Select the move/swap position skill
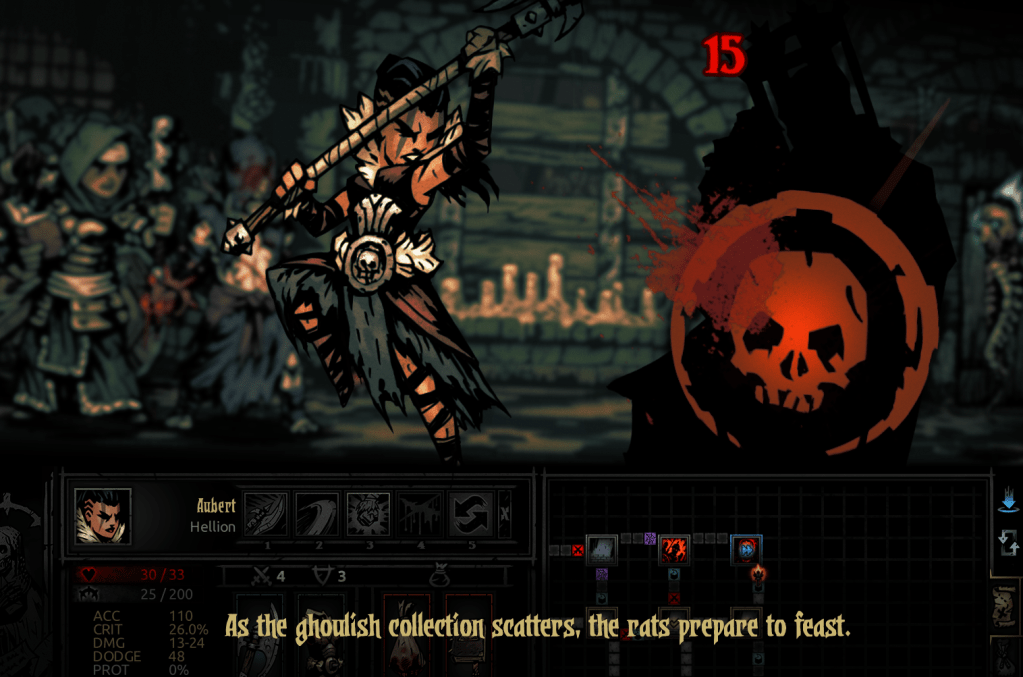 click(x=470, y=515)
